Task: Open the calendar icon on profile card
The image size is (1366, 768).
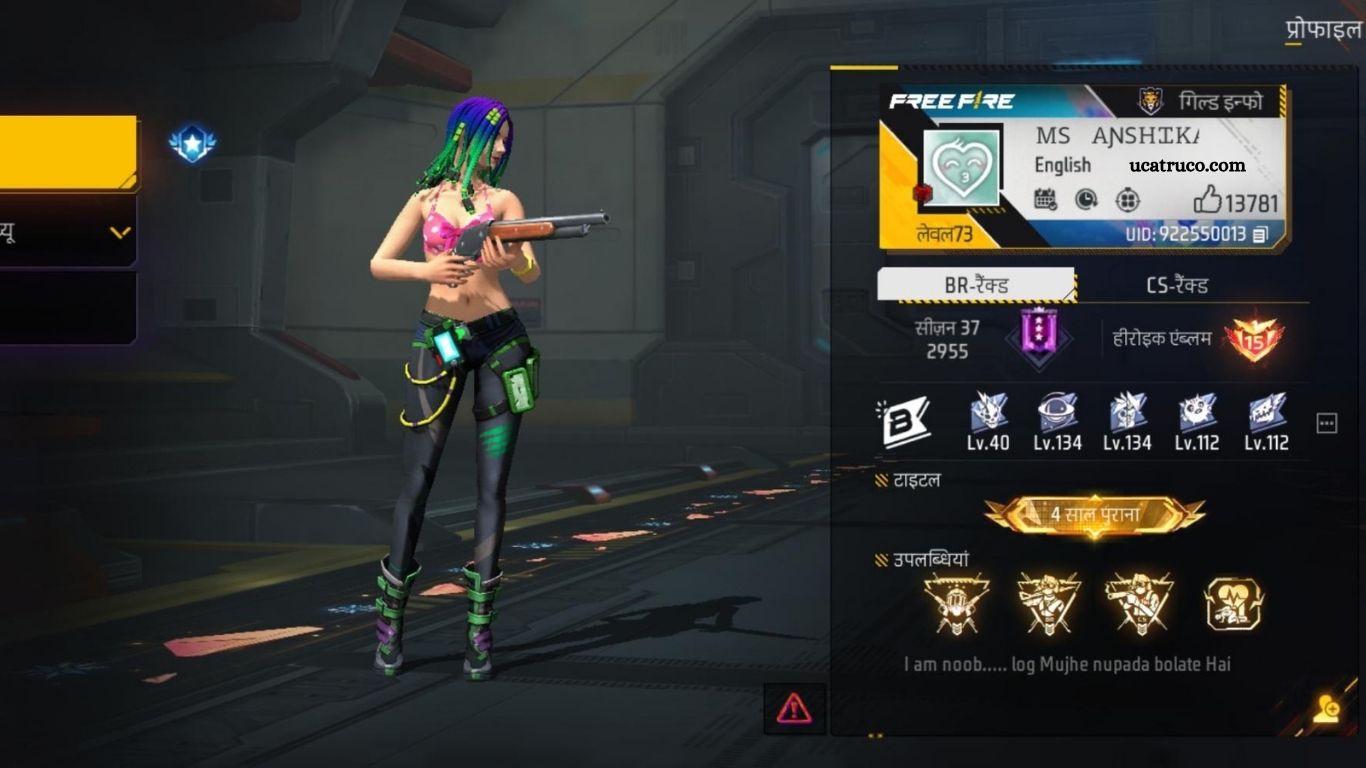Action: (1045, 200)
